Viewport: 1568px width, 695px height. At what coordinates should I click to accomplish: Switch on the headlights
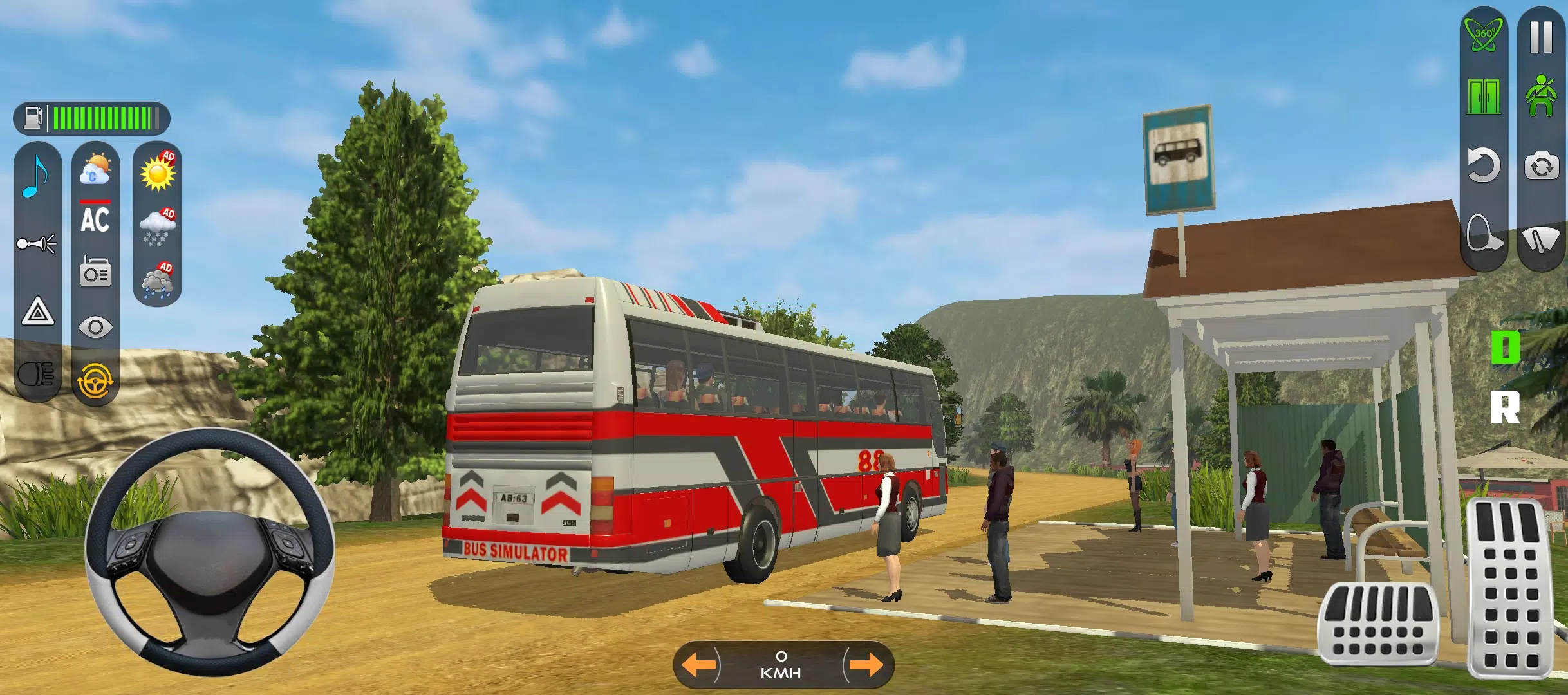coord(35,381)
